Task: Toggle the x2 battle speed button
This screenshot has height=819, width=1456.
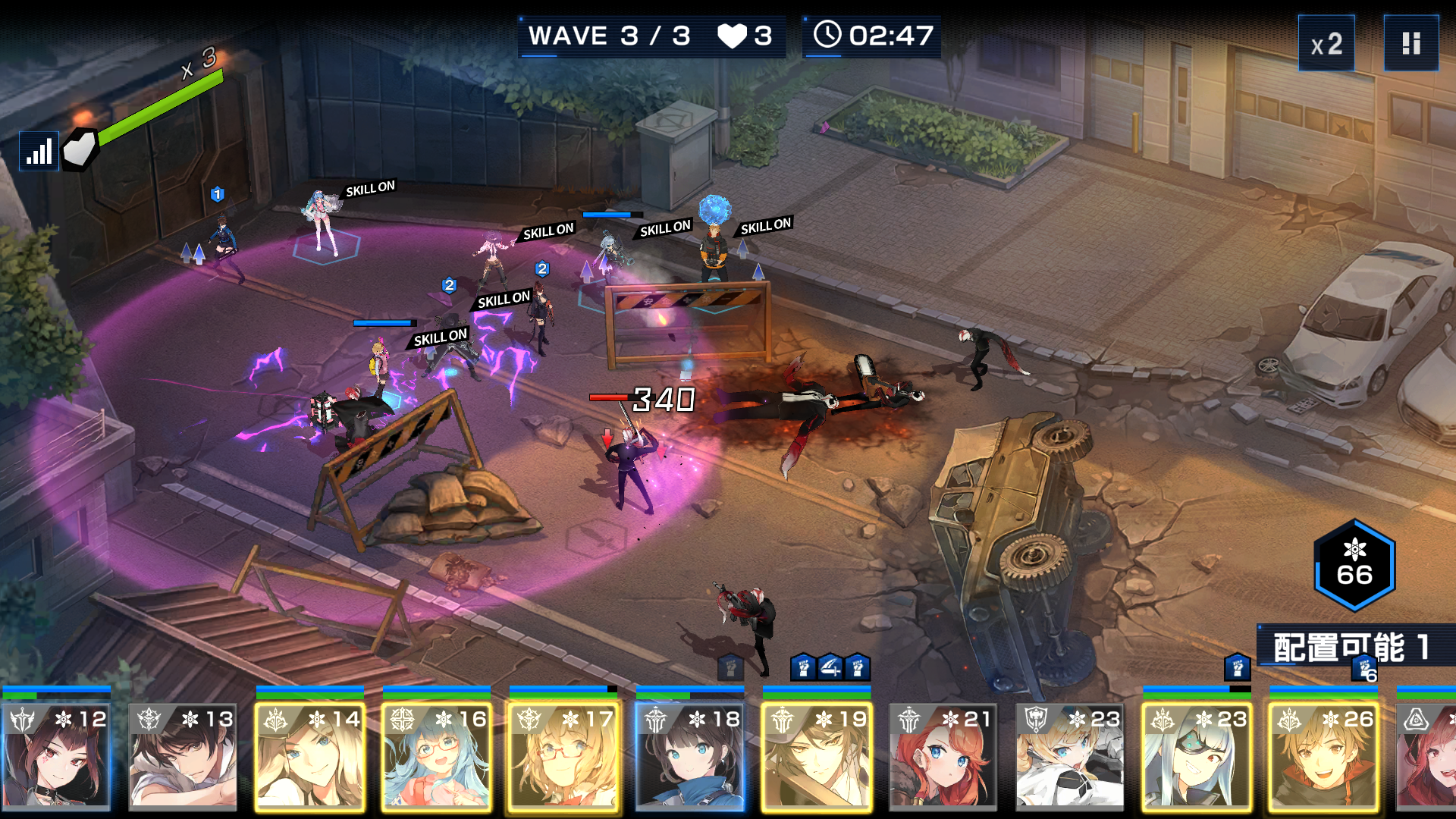Action: (1326, 44)
